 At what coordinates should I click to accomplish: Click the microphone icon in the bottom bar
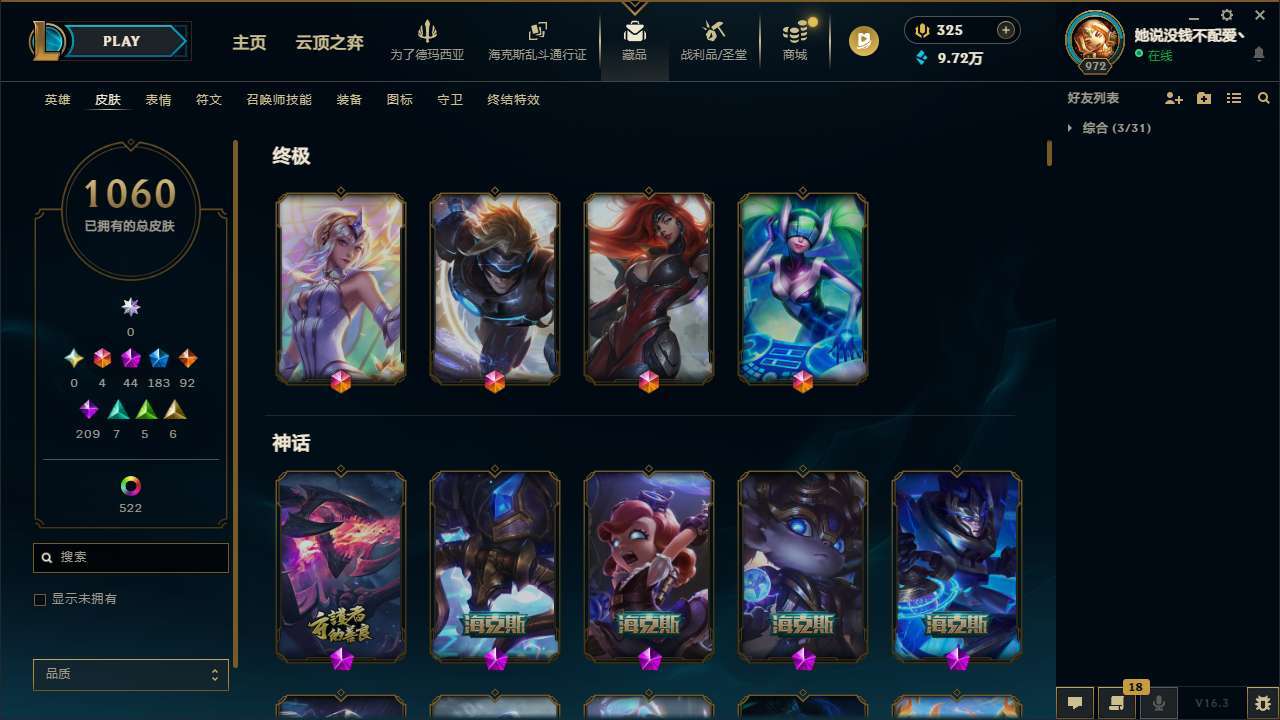tap(1158, 703)
